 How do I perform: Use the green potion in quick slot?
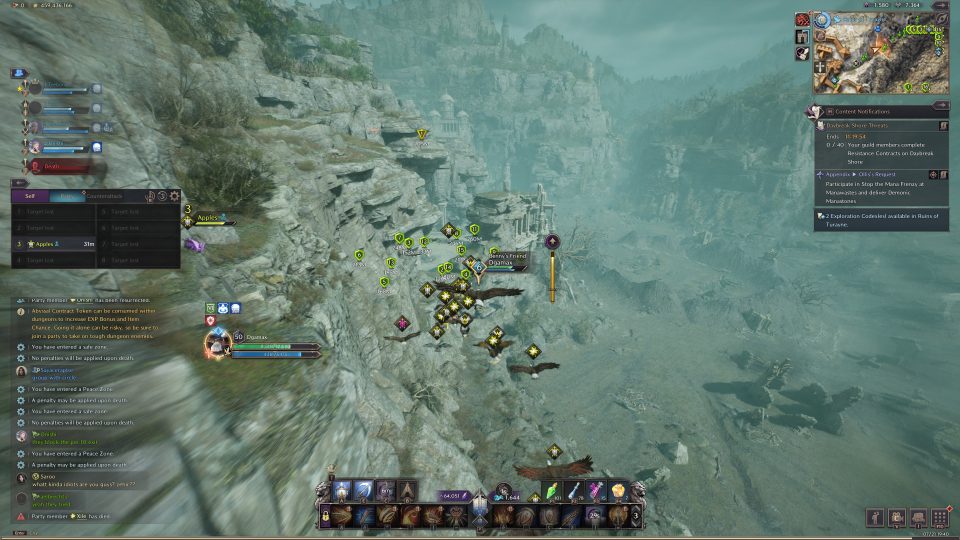(x=552, y=491)
